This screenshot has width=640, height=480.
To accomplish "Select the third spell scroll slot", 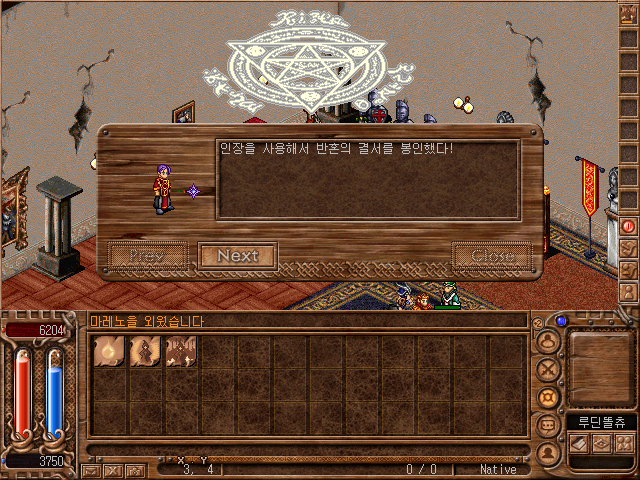I will 181,352.
